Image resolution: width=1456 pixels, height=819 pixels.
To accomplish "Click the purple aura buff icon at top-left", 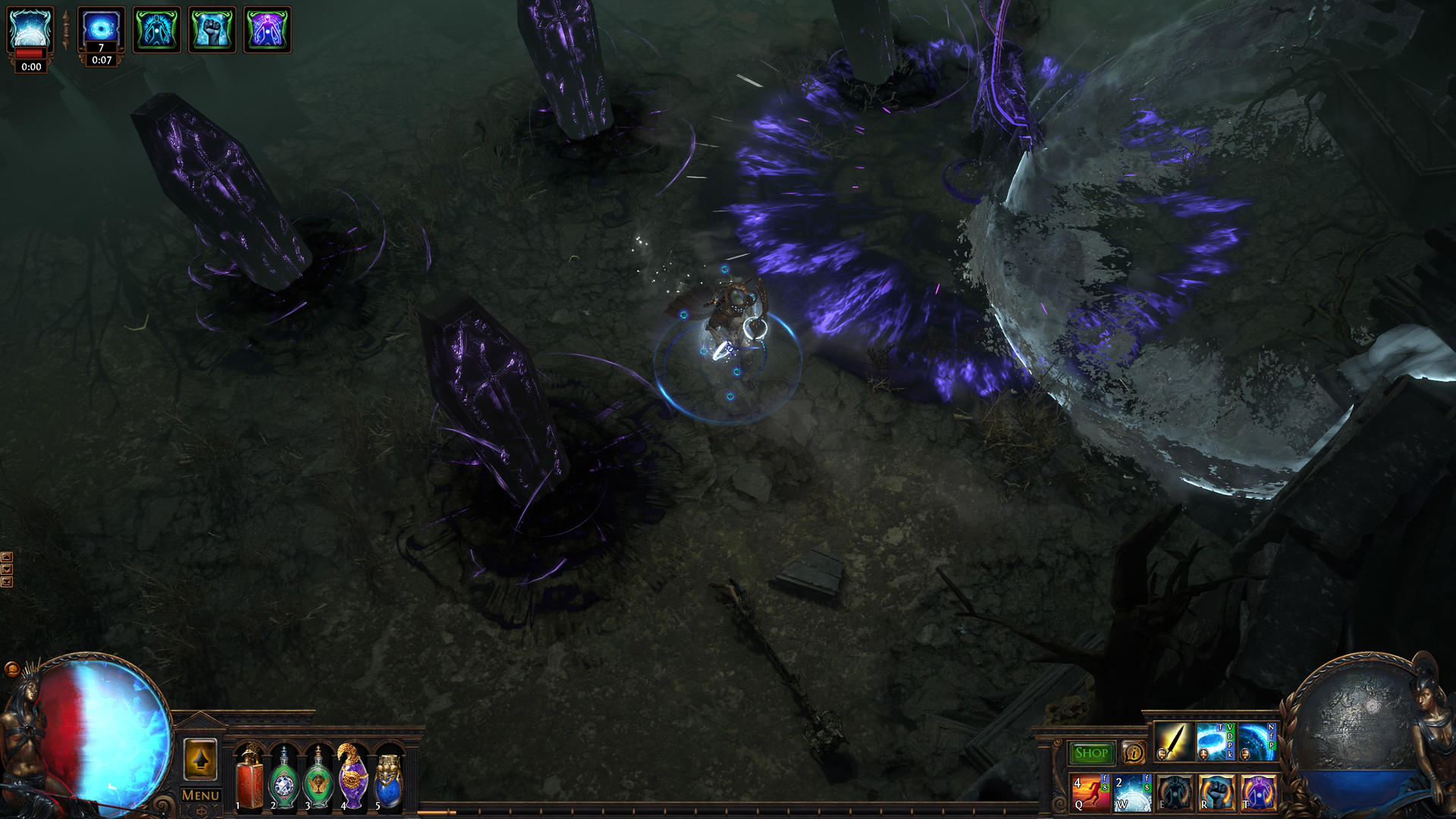I will pos(267,30).
